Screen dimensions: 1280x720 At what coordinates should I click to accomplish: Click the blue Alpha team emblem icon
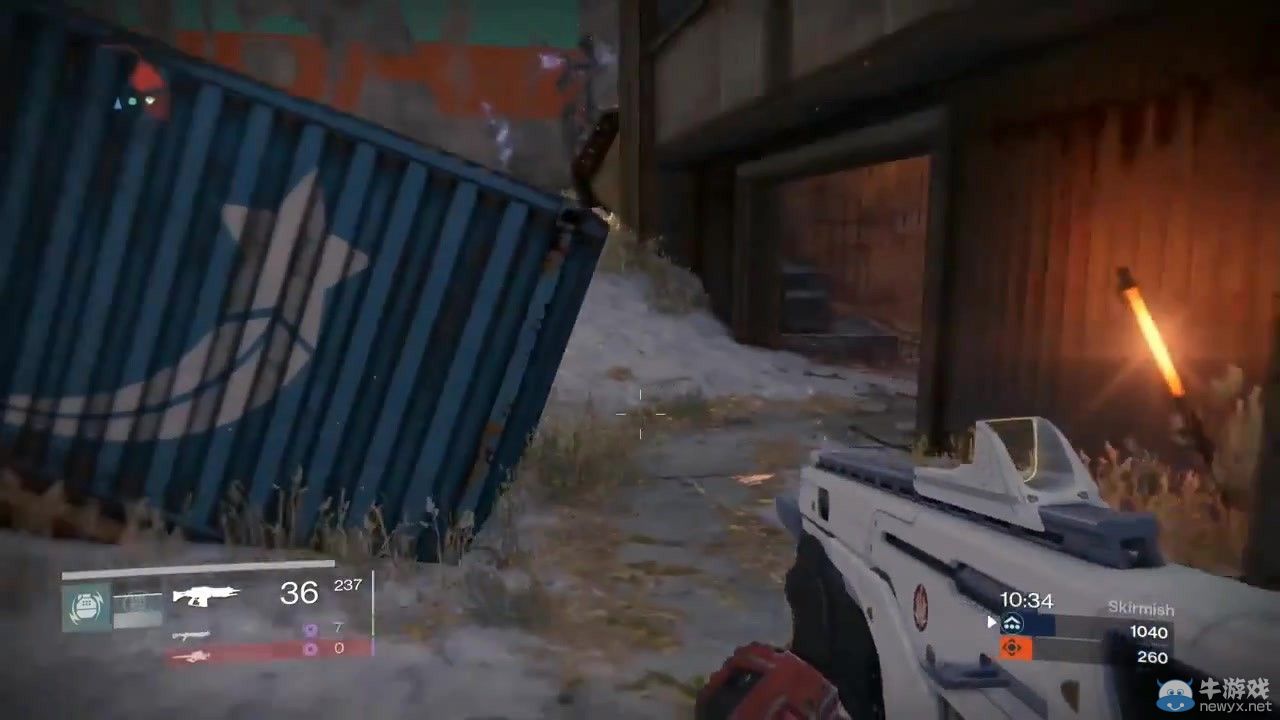[1011, 622]
